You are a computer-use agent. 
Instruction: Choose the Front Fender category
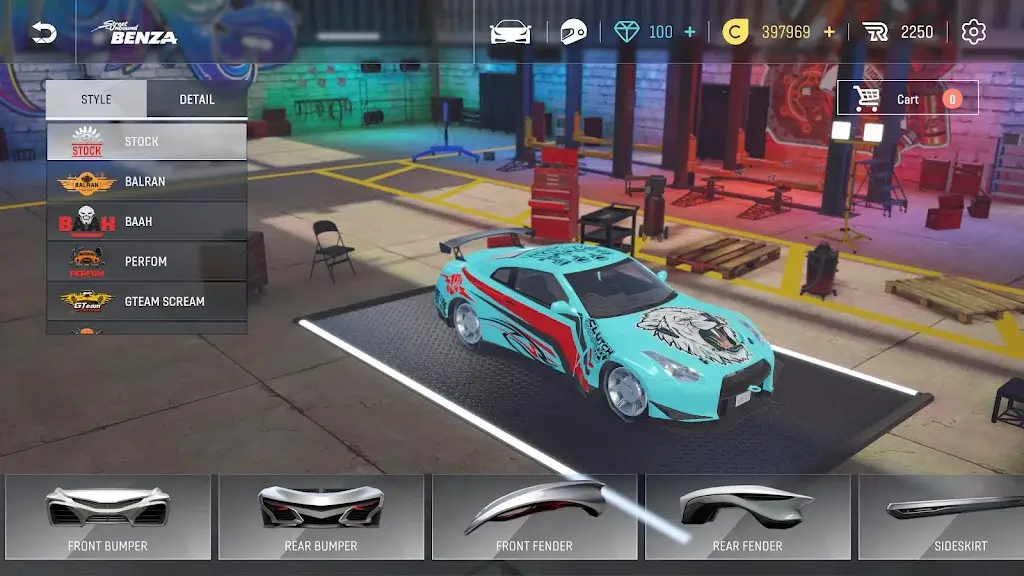[534, 516]
